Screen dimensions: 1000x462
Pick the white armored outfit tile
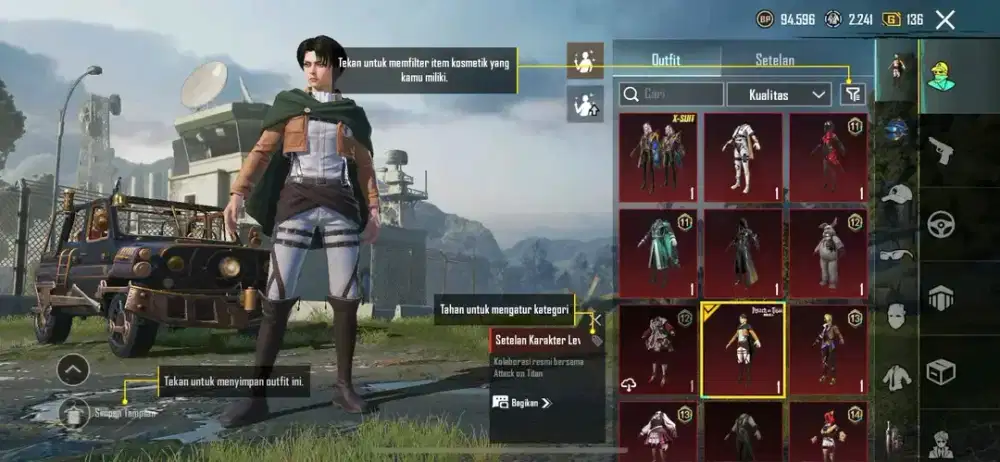click(742, 155)
